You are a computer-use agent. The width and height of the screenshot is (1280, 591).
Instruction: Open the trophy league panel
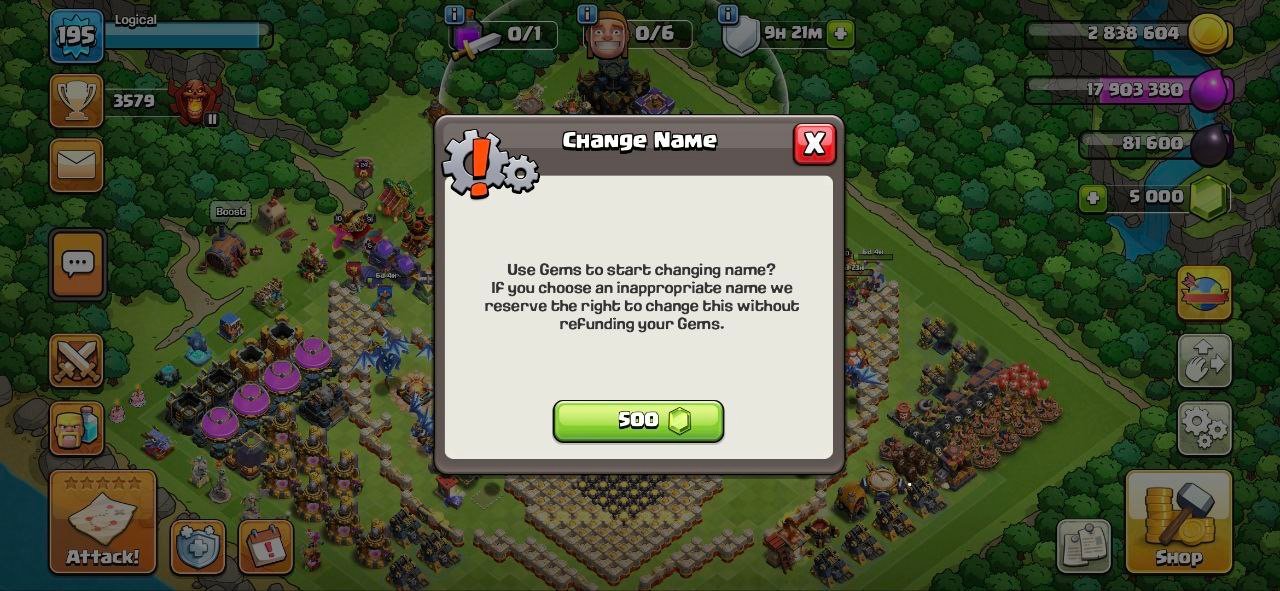click(77, 101)
